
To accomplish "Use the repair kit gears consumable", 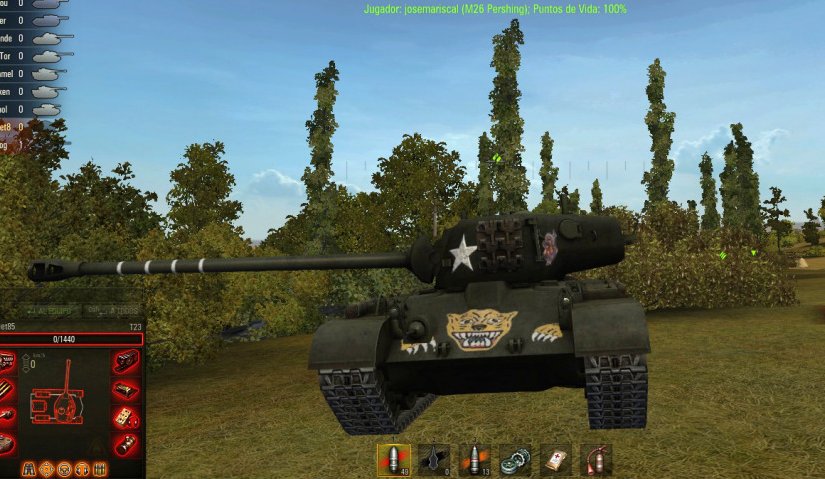I will (515, 459).
